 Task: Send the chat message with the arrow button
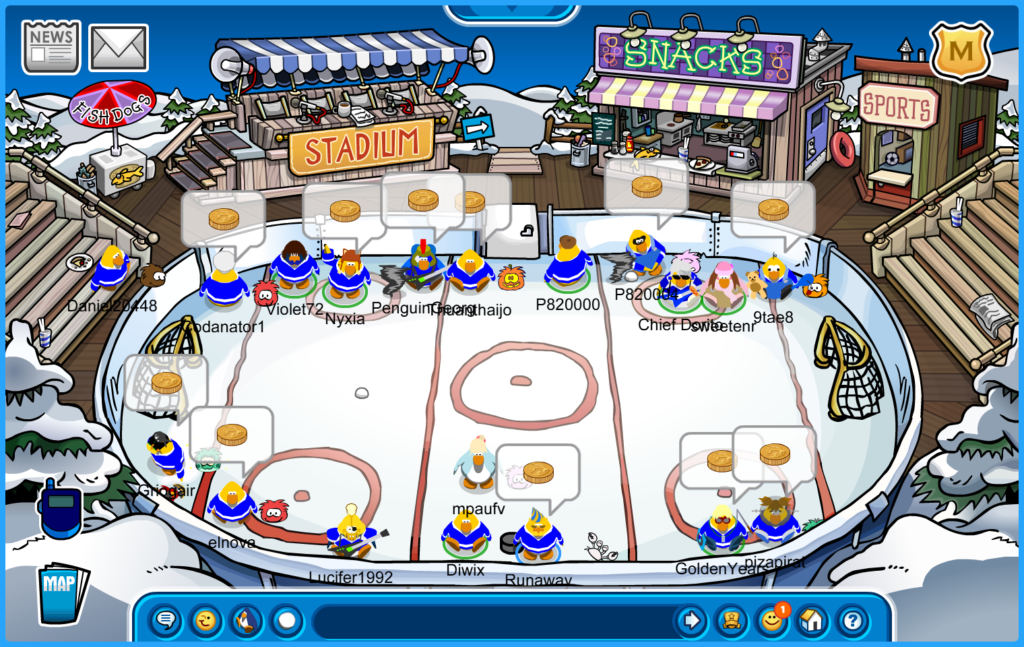point(690,621)
